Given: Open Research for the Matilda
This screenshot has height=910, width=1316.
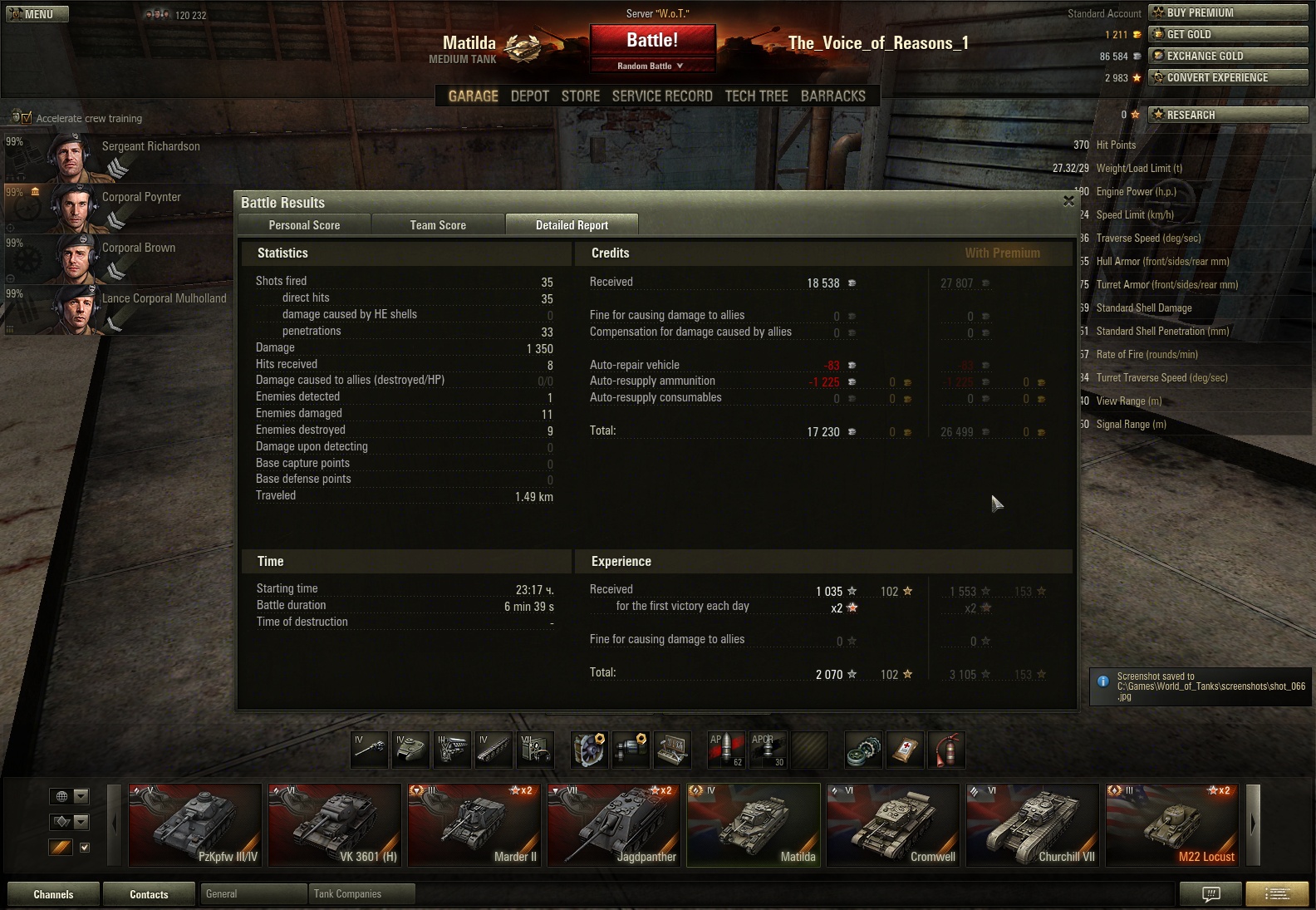Looking at the screenshot, I should click(x=1227, y=115).
